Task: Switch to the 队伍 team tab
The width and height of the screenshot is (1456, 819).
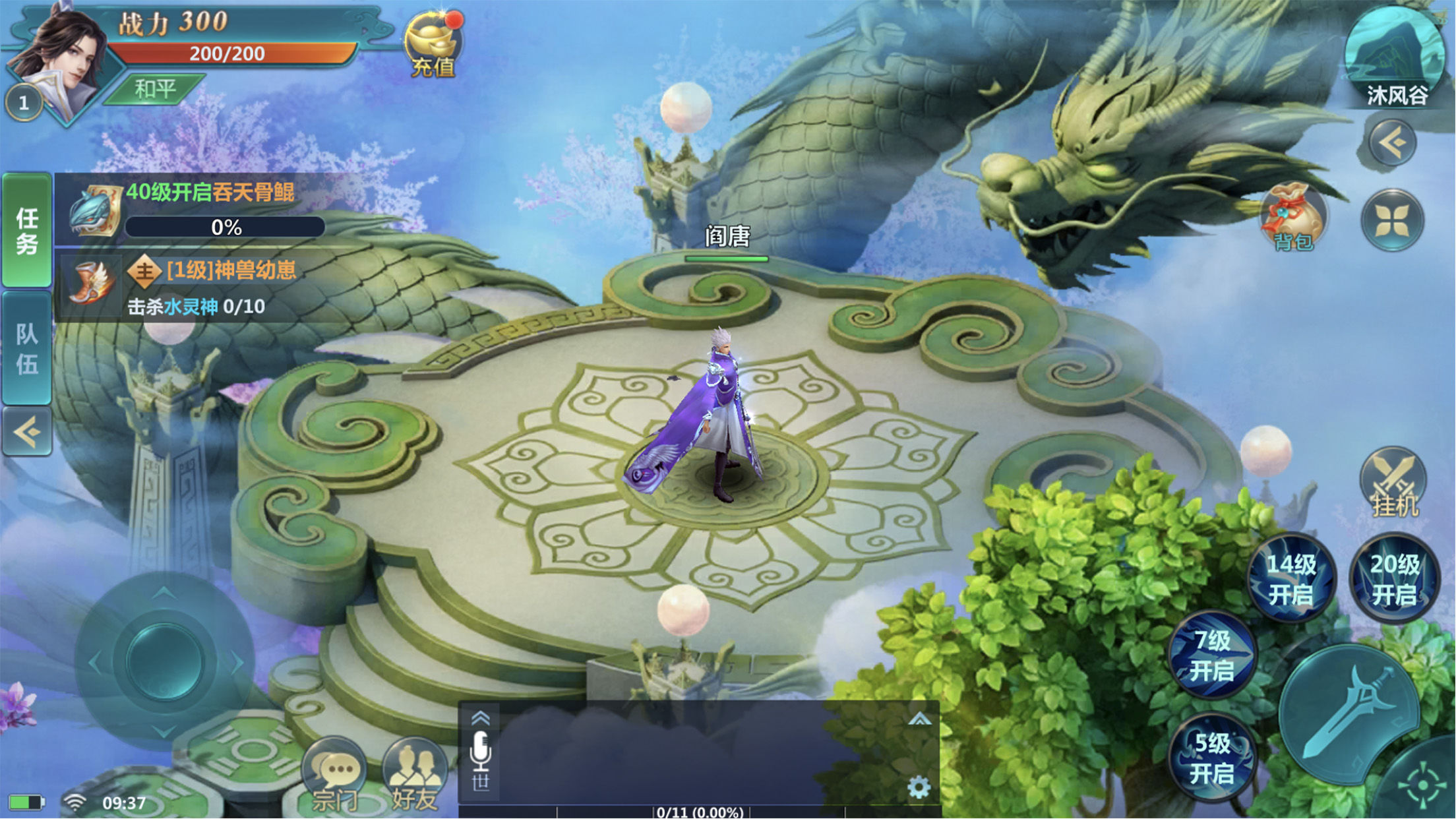Action: tap(26, 348)
